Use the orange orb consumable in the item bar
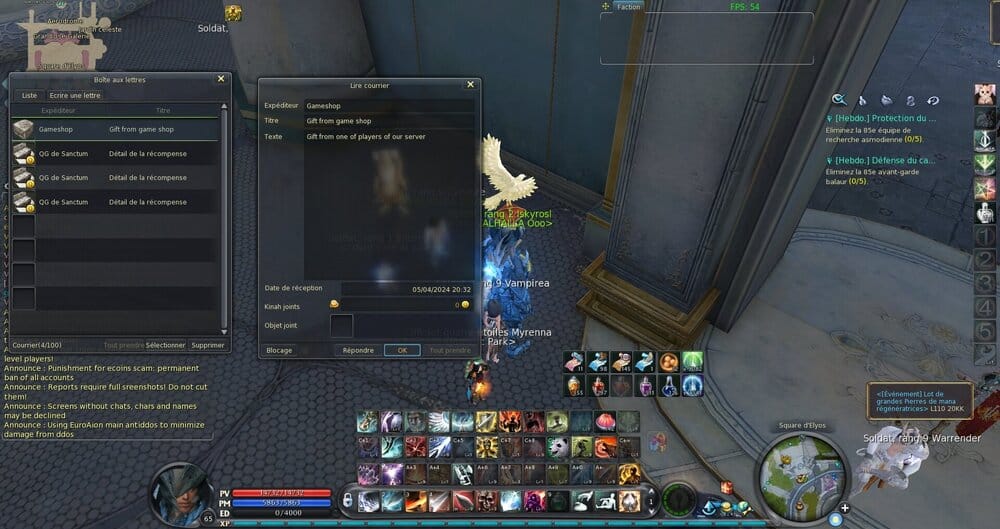 pos(670,362)
